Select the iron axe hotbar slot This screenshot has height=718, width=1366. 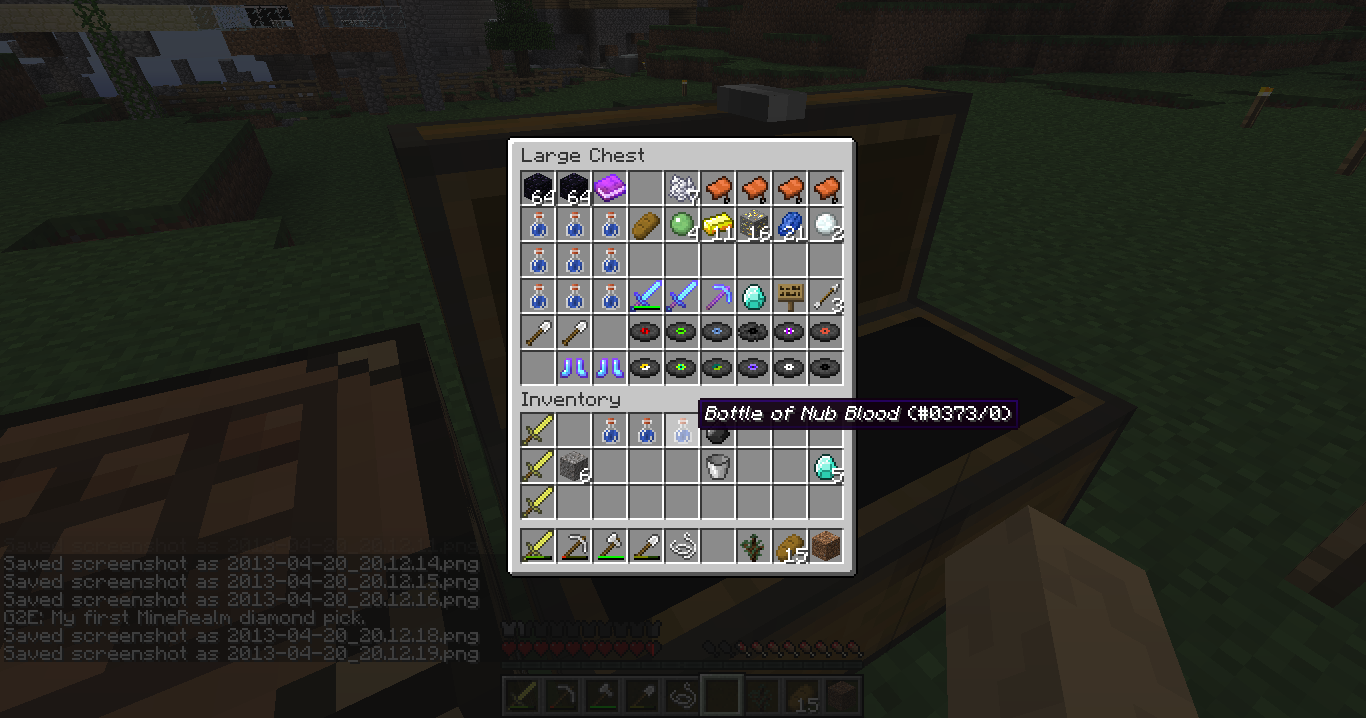(x=610, y=546)
